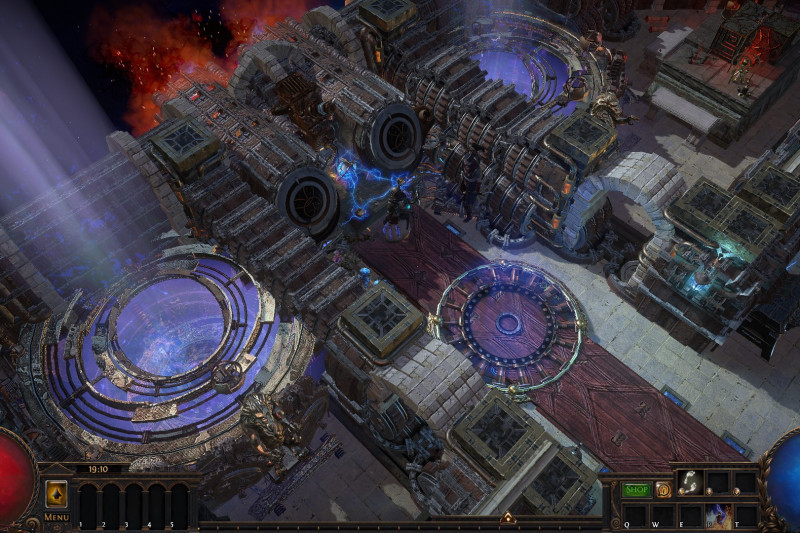Click the orange coin icon beside Shop
This screenshot has height=533, width=800.
click(x=662, y=490)
